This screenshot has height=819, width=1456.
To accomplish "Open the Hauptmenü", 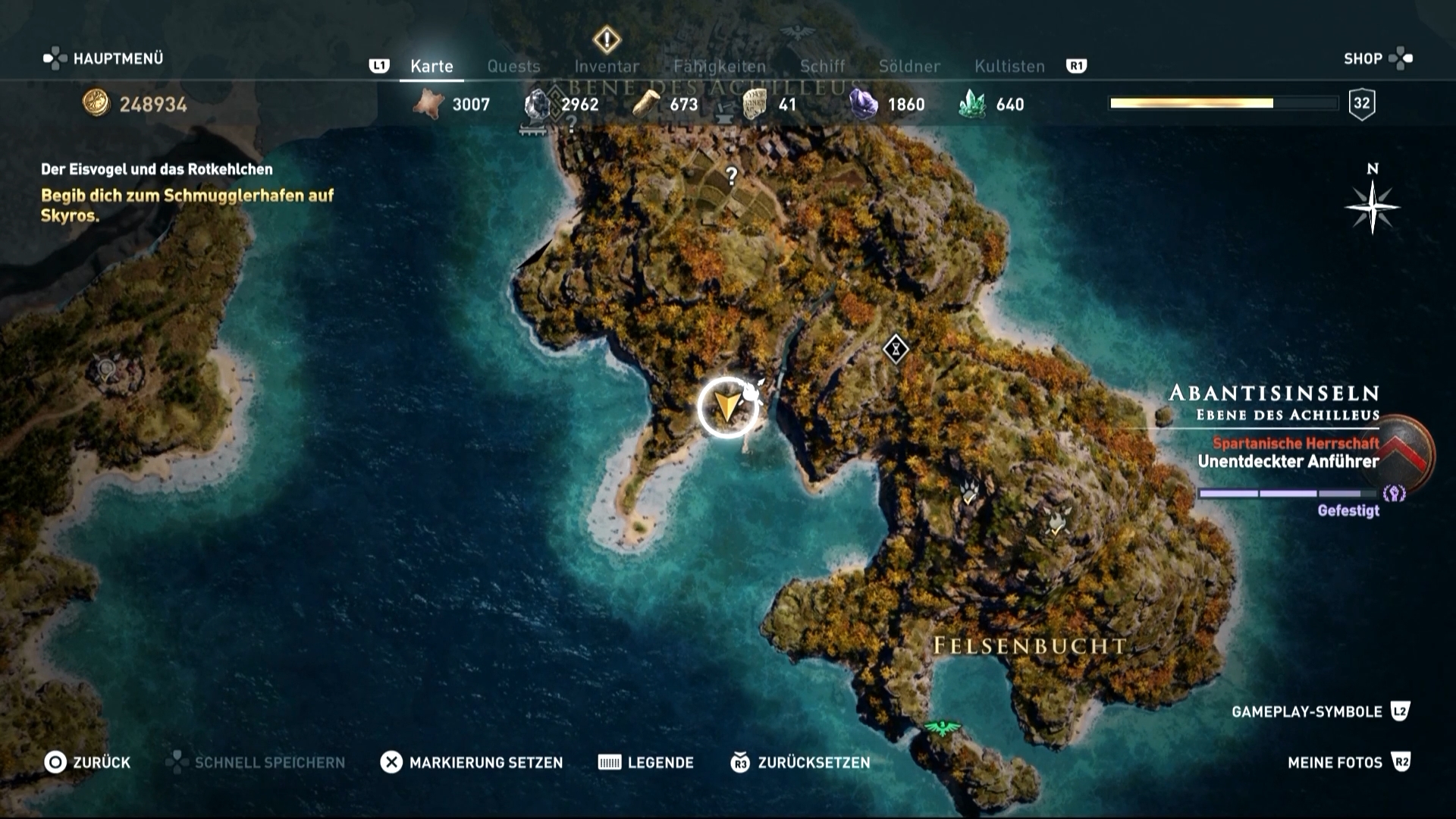I will click(104, 58).
